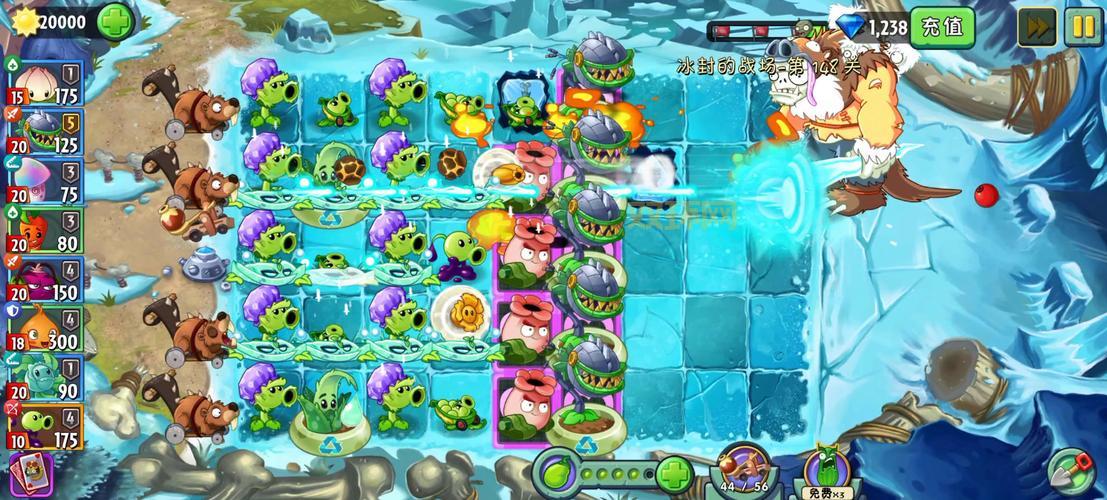Activate the free cucumber power-up
Viewport: 1107px width, 500px height.
click(824, 470)
